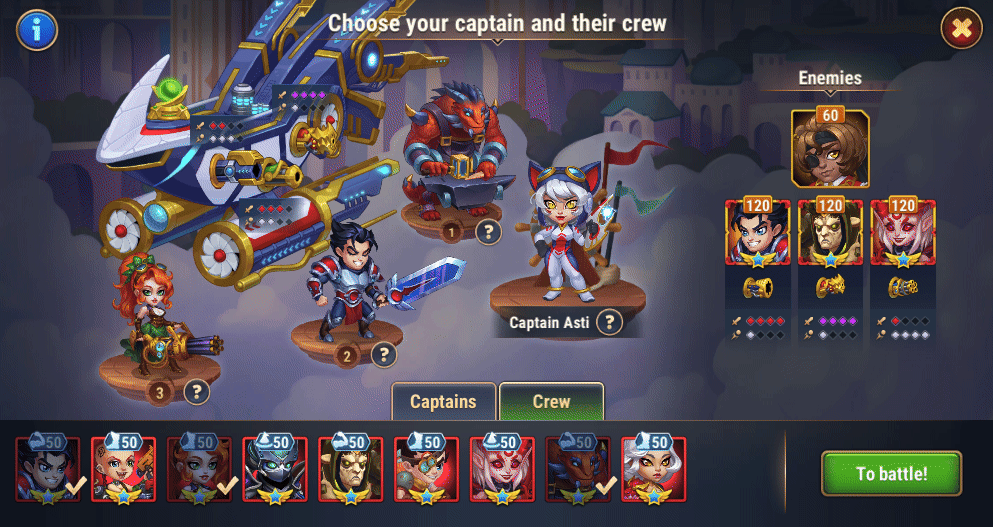The width and height of the screenshot is (993, 527).
Task: Switch to the Captains tab
Action: point(443,402)
